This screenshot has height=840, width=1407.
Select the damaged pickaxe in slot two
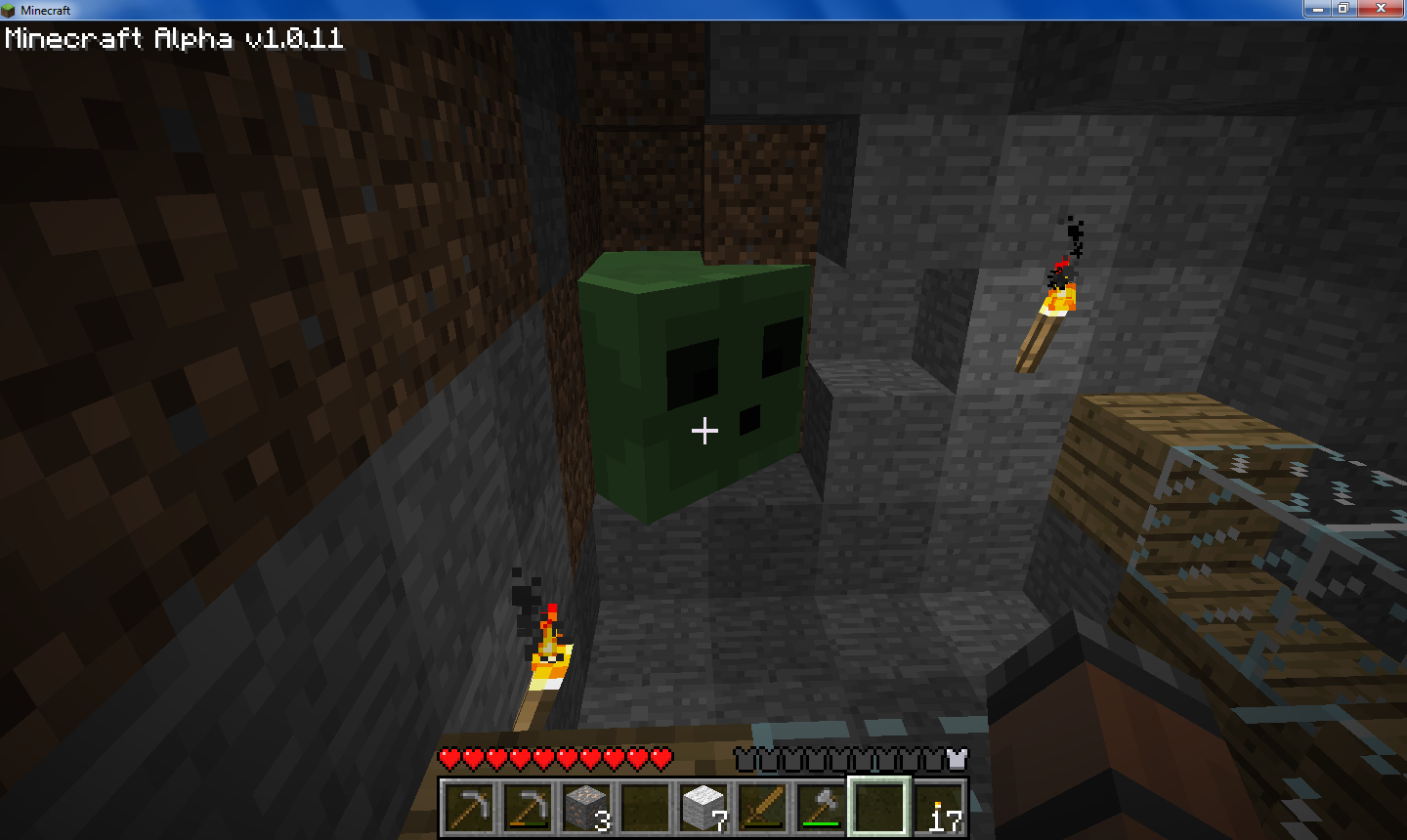click(x=528, y=809)
